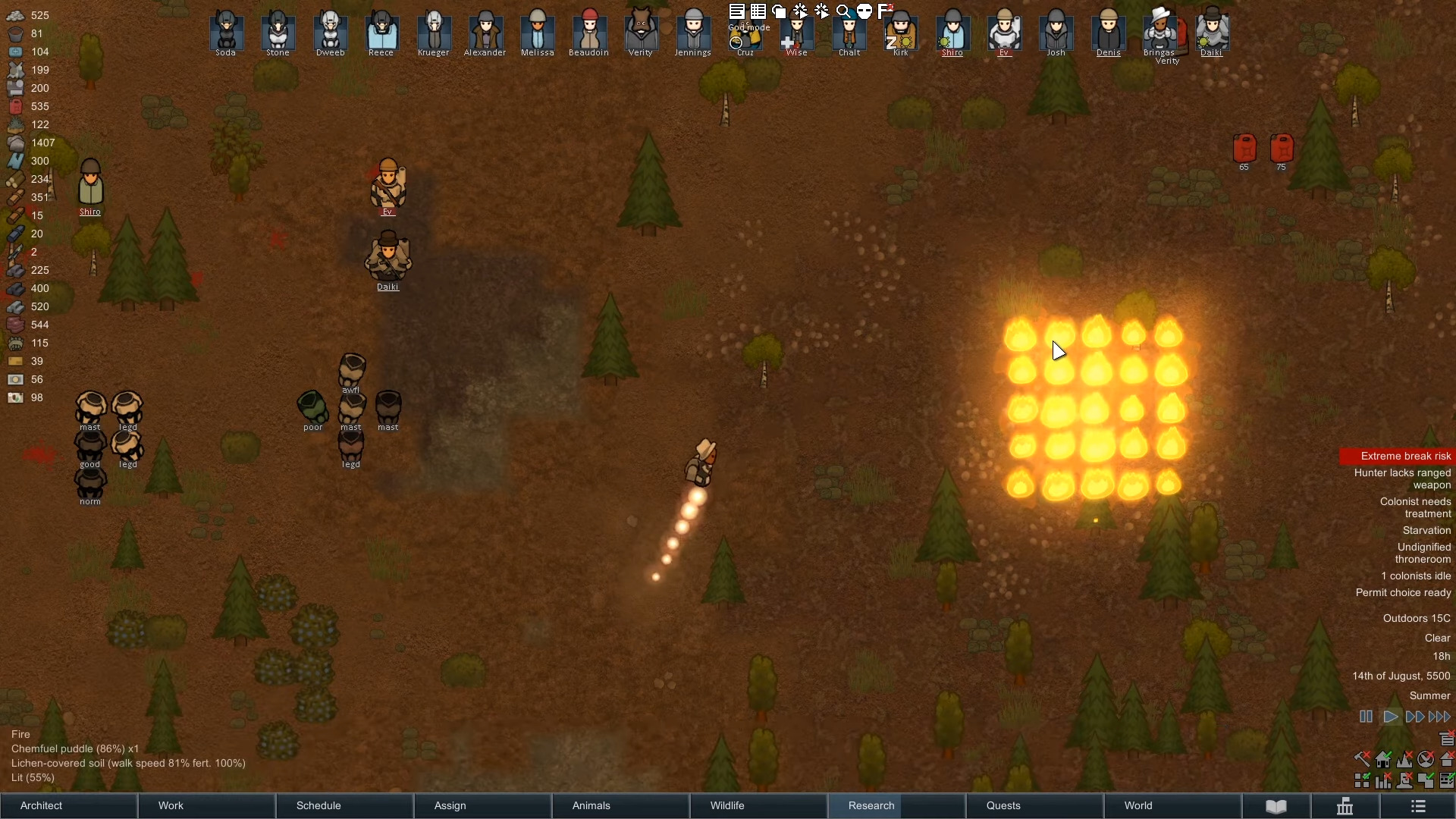Open the Permit choice ready notice
This screenshot has width=1456, height=819.
1403,592
